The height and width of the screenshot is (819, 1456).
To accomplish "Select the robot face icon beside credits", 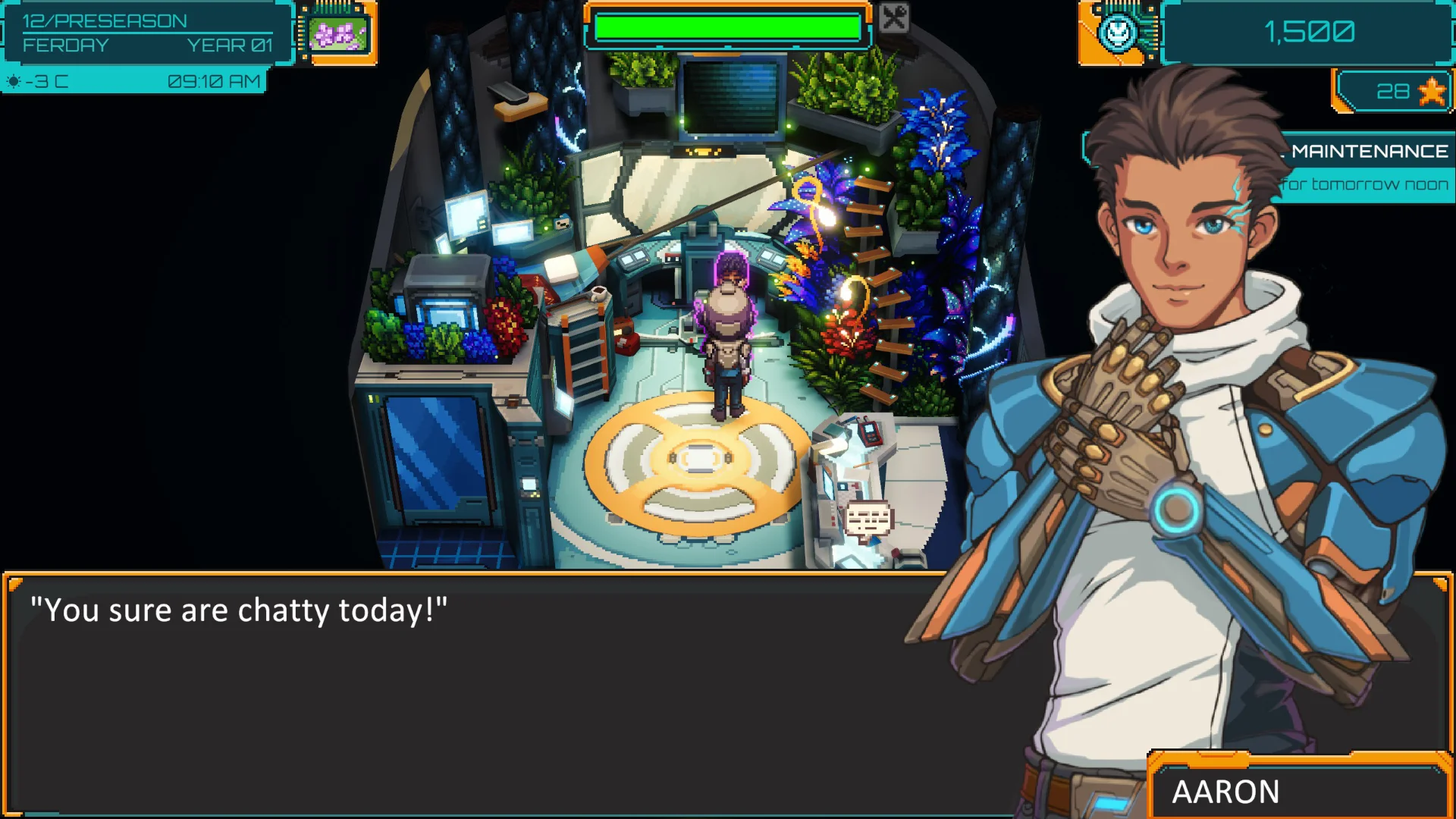I will [1119, 33].
